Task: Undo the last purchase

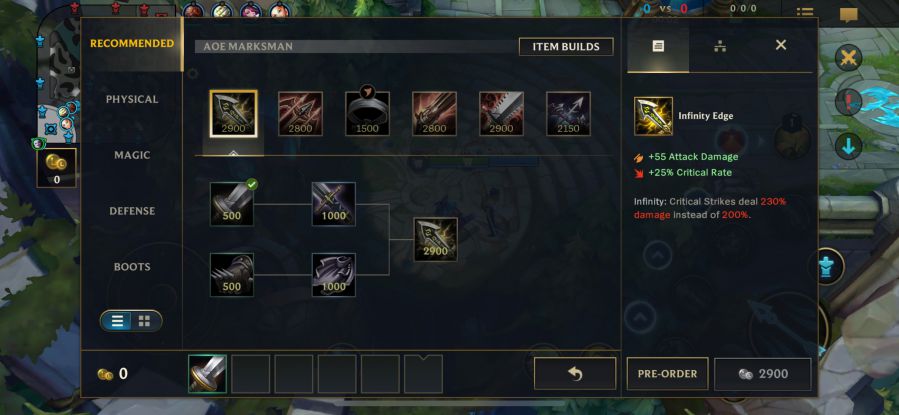Action: 575,374
